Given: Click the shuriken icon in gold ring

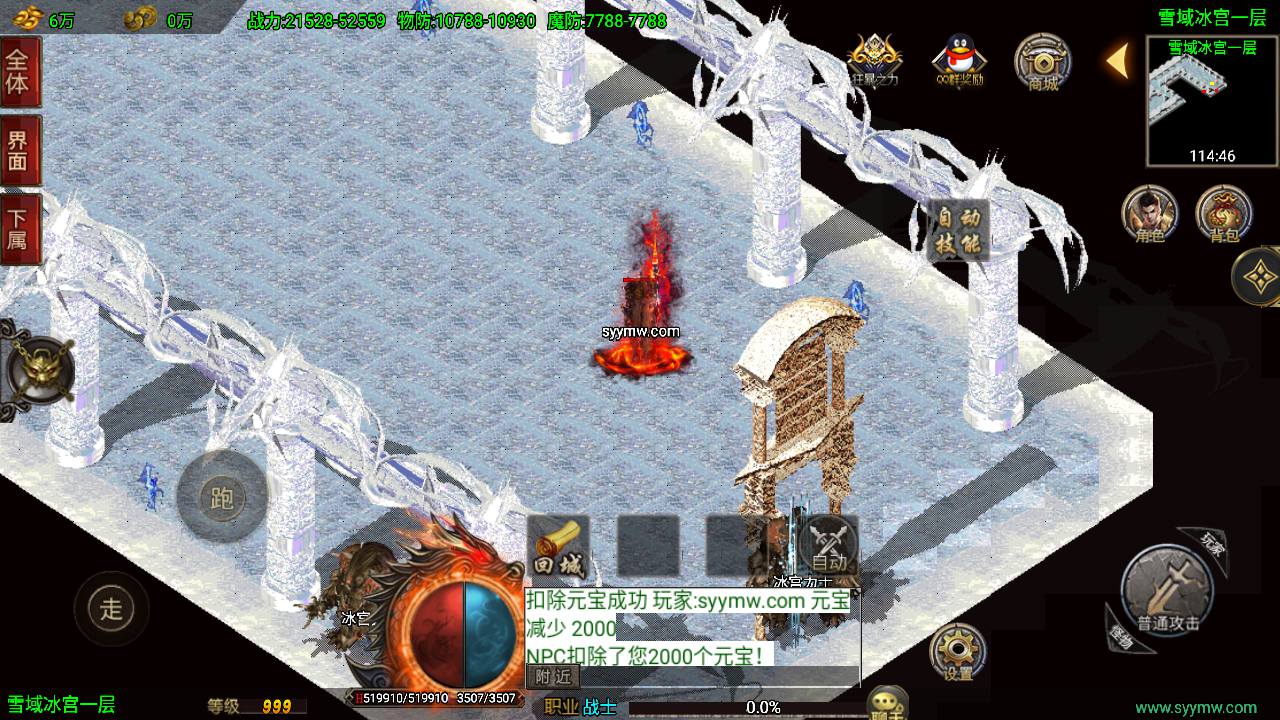Looking at the screenshot, I should 1258,275.
